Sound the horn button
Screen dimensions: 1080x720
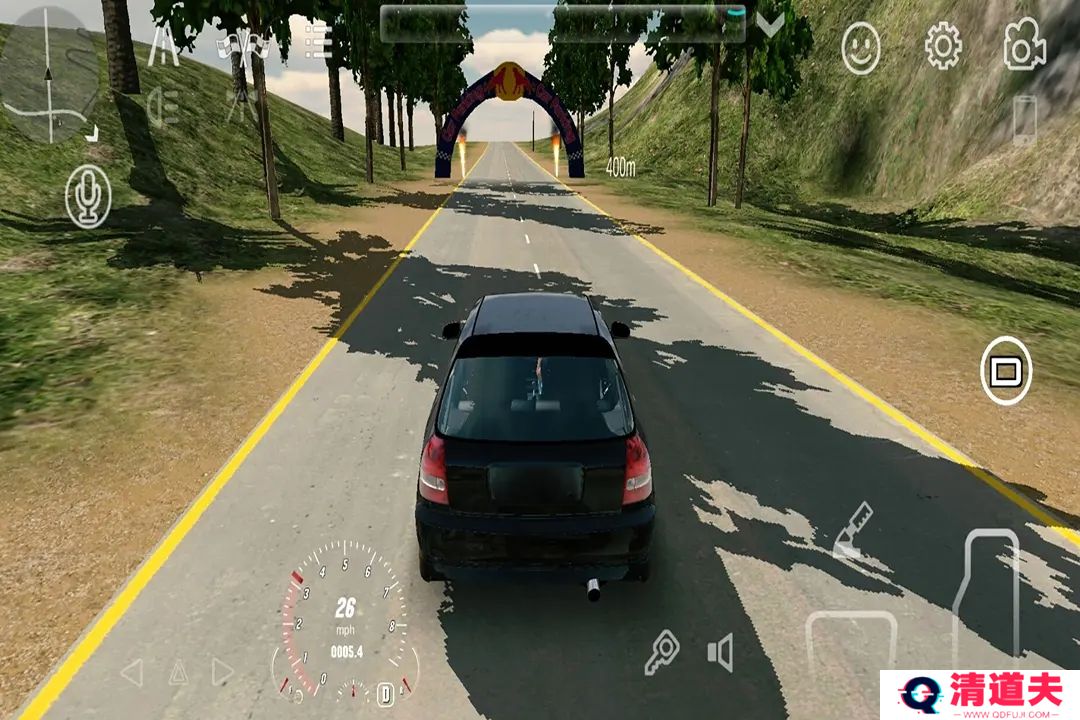pyautogui.click(x=720, y=653)
